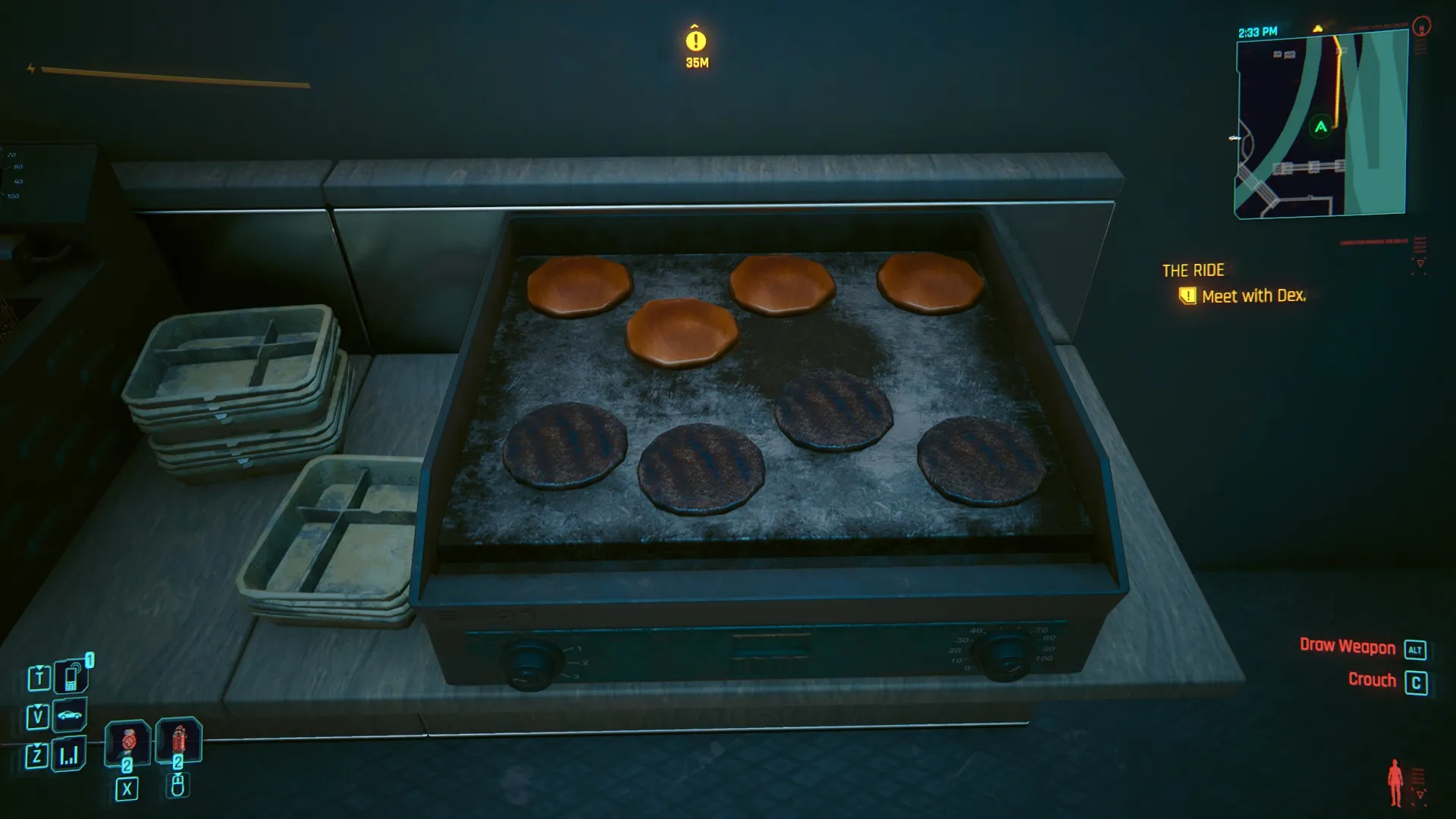The width and height of the screenshot is (1456, 819).
Task: Open the minimap
Action: 1321,126
